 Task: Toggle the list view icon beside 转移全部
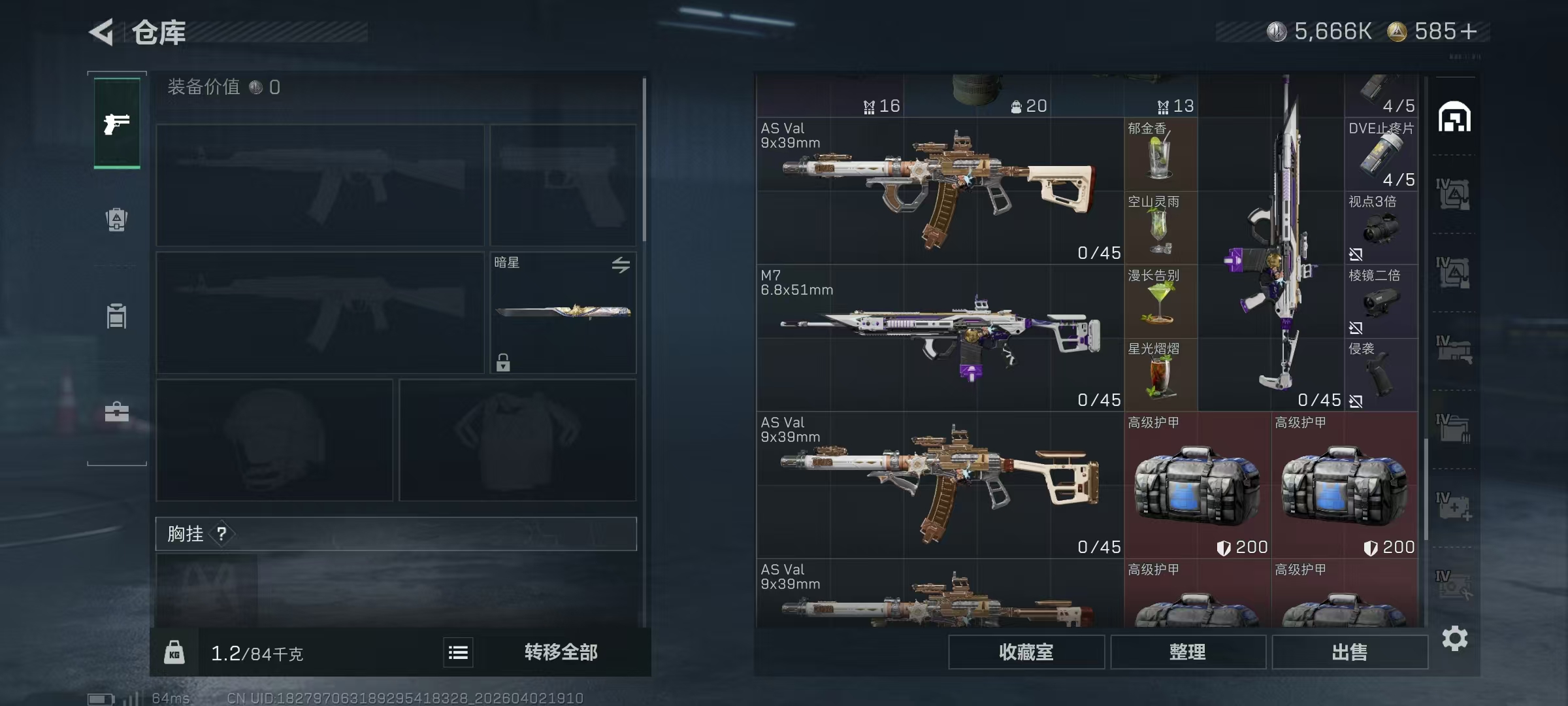click(x=458, y=652)
